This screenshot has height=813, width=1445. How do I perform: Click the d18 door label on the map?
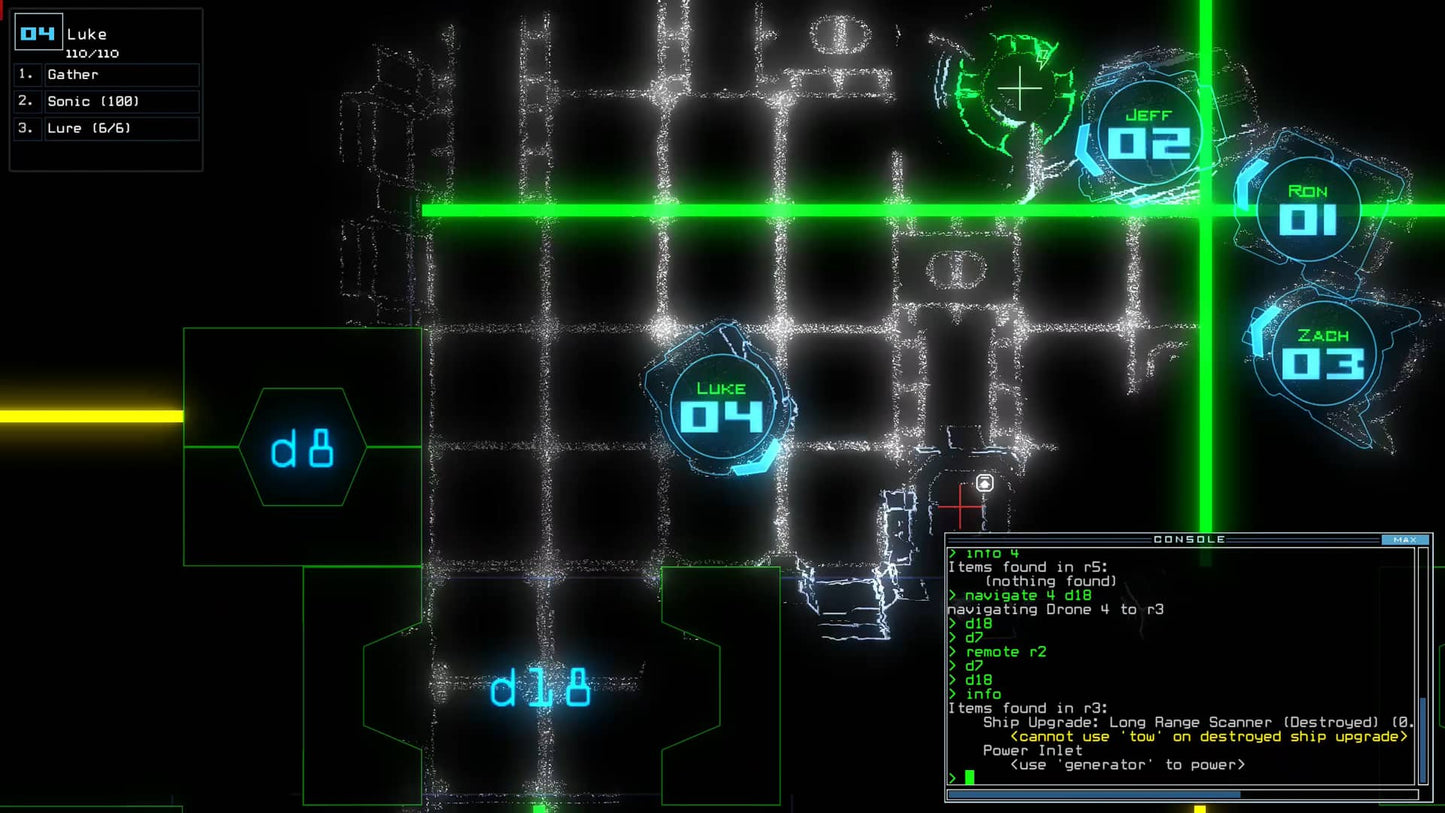tap(540, 686)
